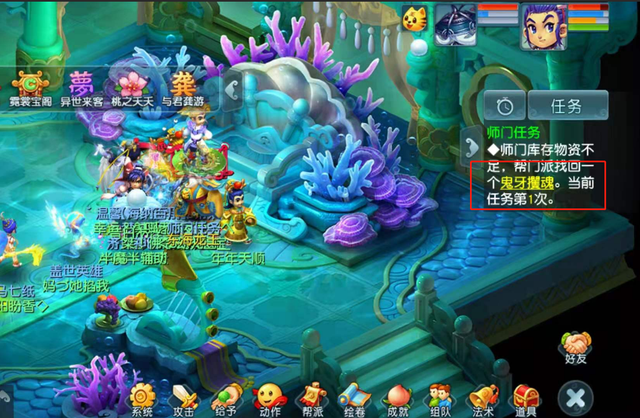Open the 法术 (Spells) bell icon

coord(482,395)
